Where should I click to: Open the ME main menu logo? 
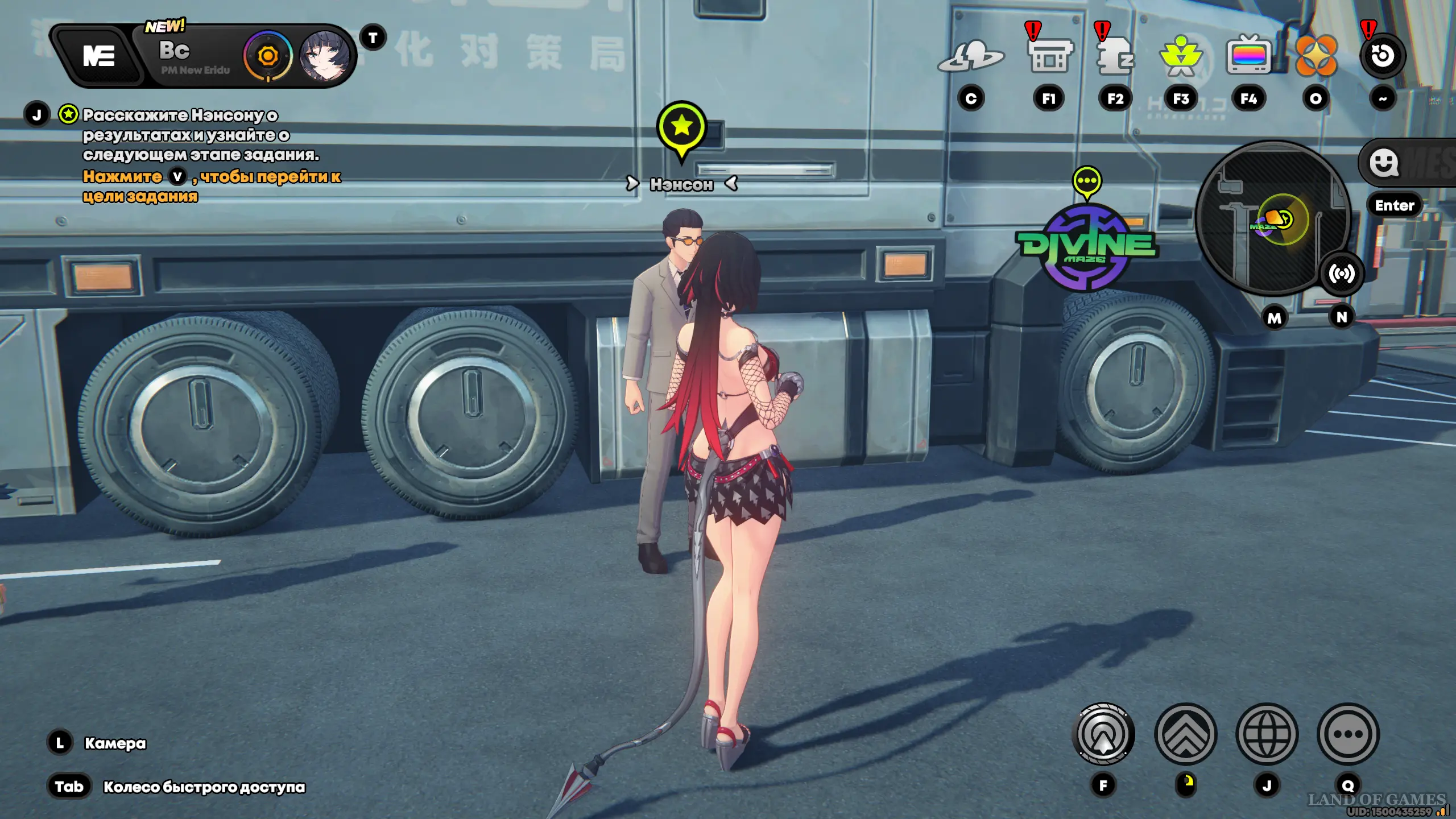click(x=99, y=56)
